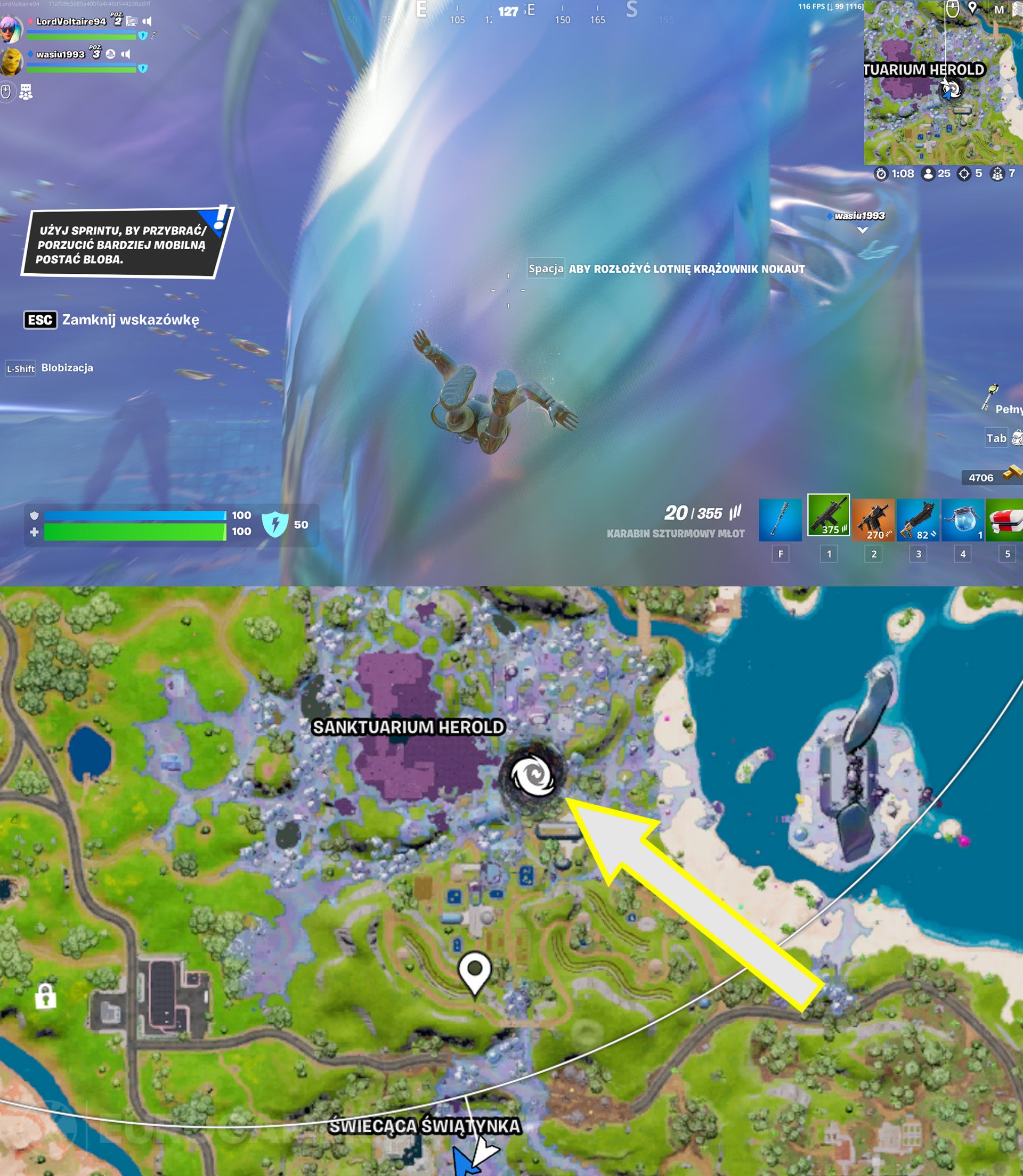
Task: Activate Blobizacja with the L-Shift prompt
Action: click(x=21, y=368)
